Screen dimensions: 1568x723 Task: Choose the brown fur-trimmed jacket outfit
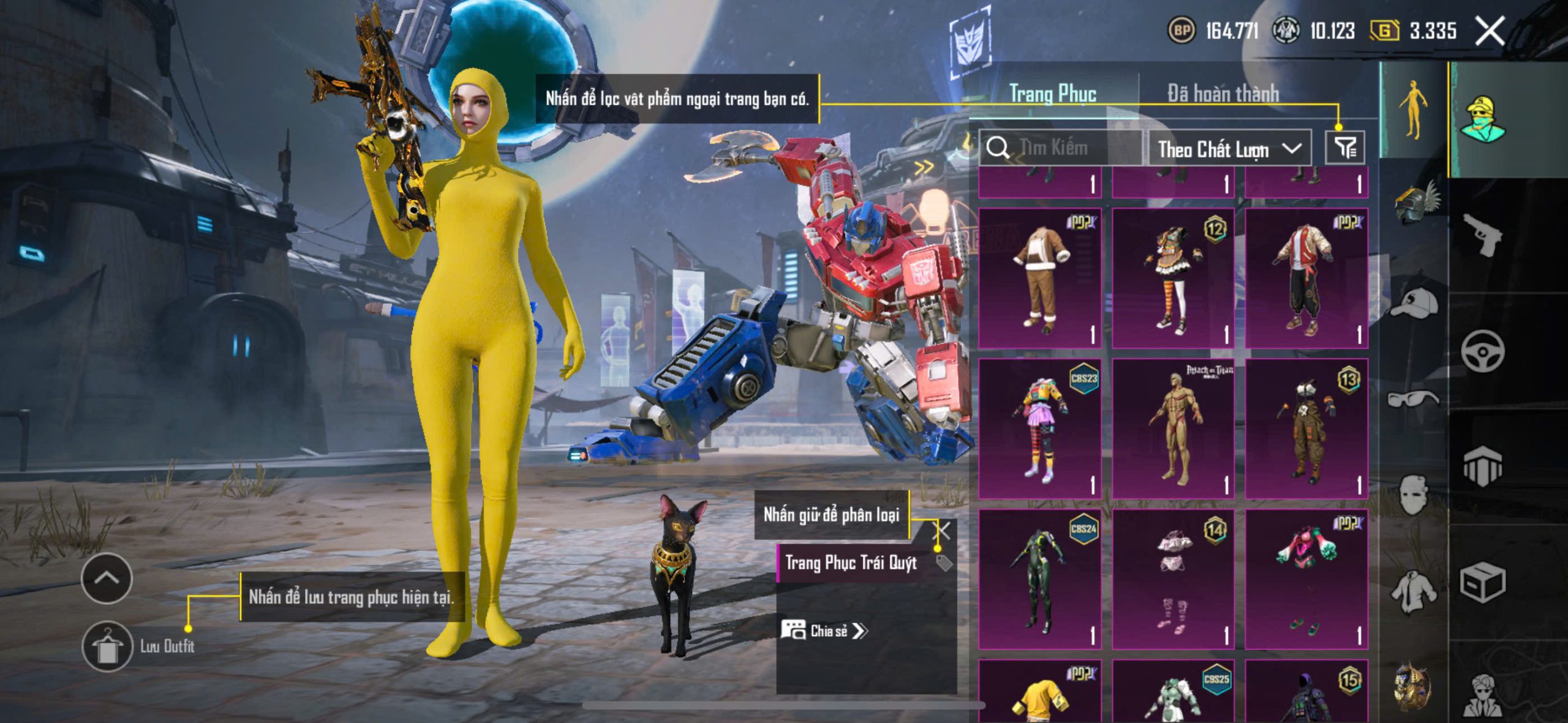pyautogui.click(x=1040, y=277)
